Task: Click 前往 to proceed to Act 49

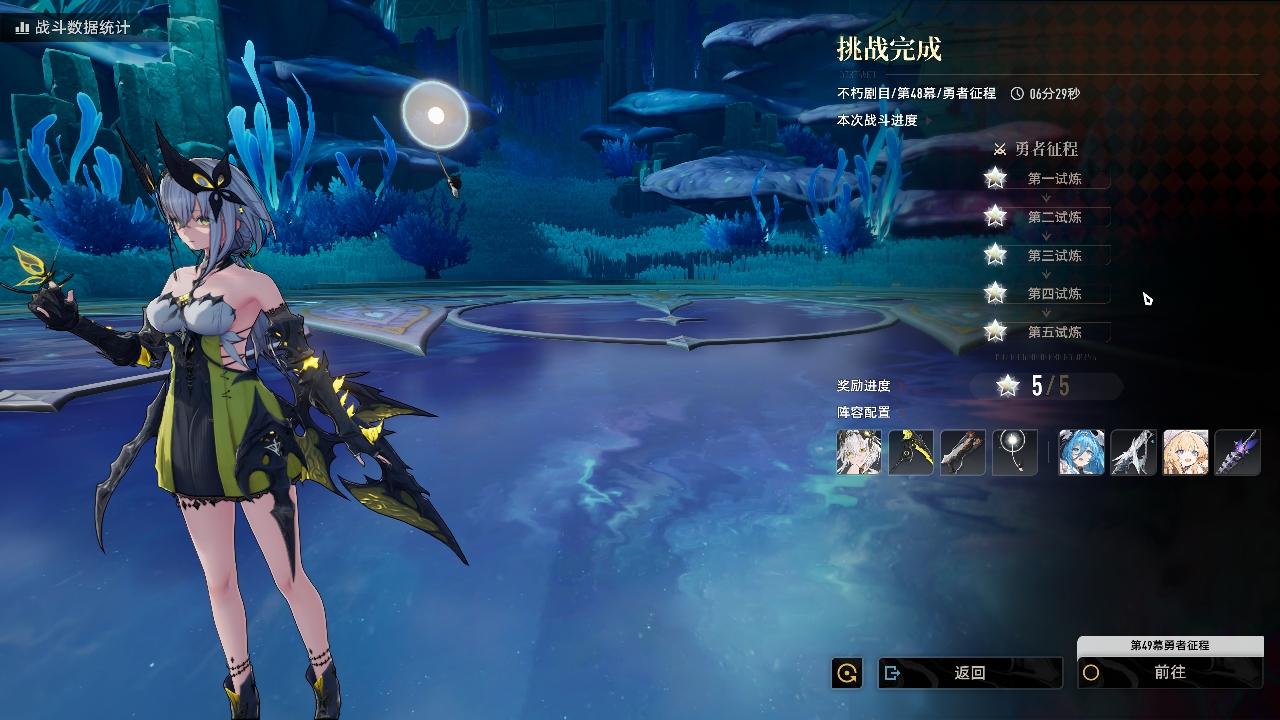Action: (1169, 673)
